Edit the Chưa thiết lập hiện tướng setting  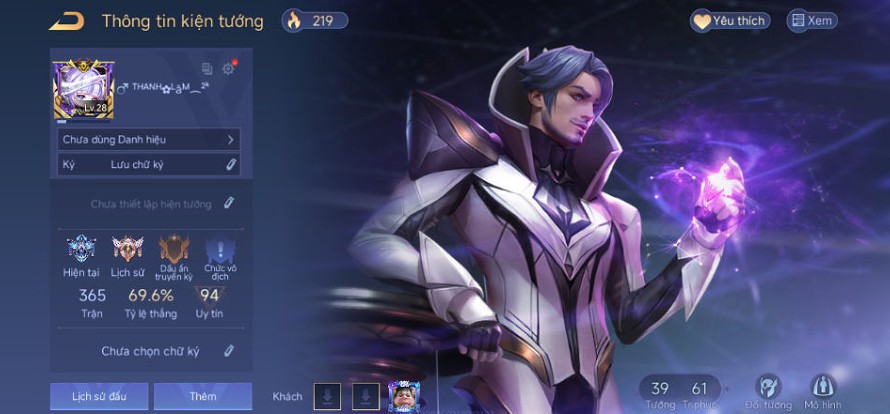pos(228,204)
